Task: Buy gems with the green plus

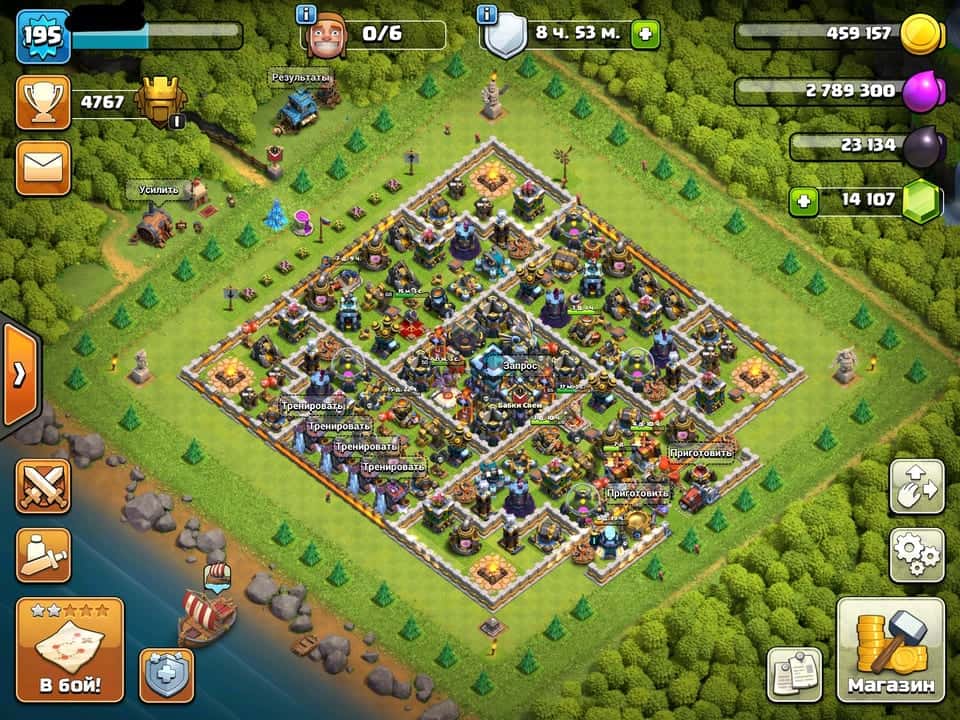Action: [x=802, y=201]
